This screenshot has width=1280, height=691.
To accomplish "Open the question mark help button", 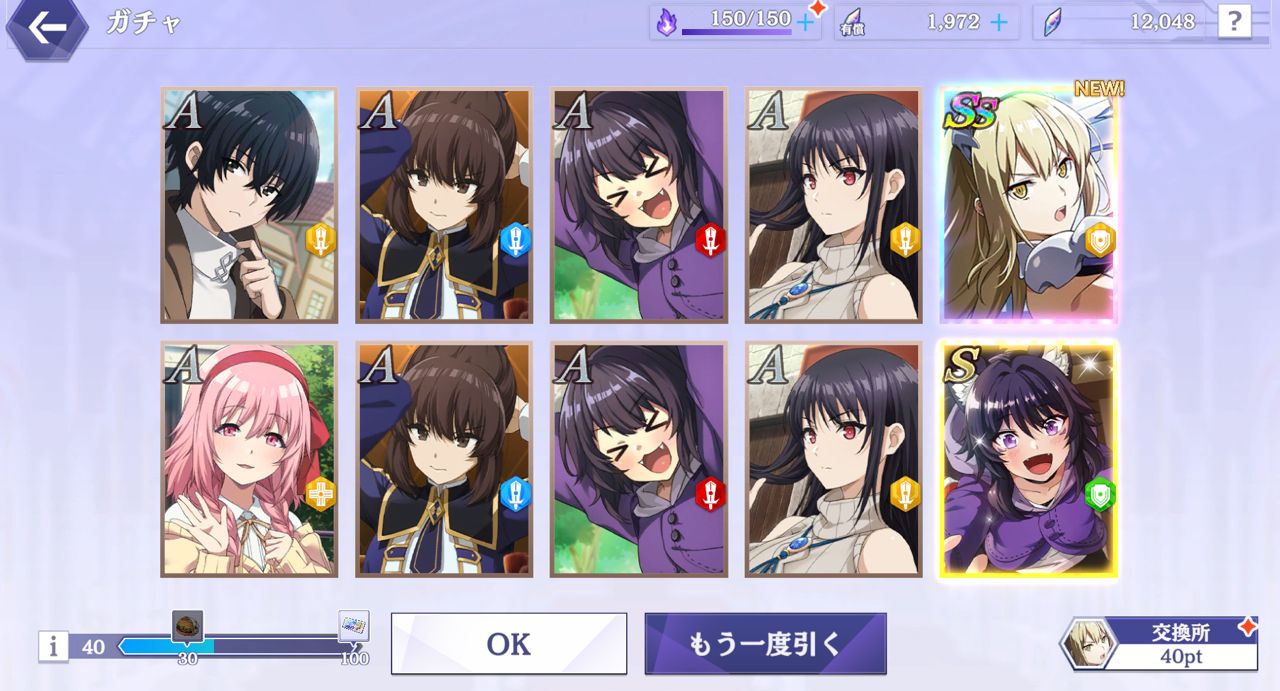I will [1234, 21].
